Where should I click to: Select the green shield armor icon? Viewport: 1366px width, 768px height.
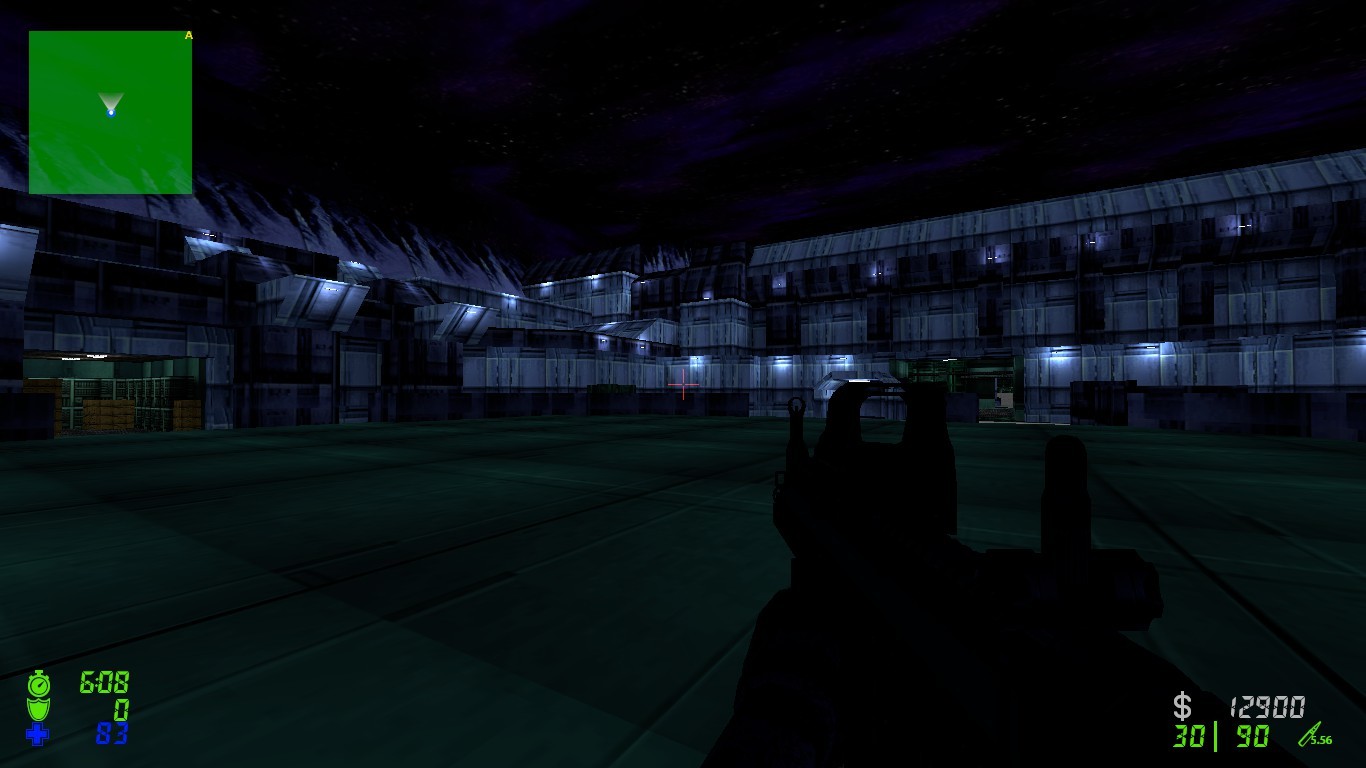(38, 710)
